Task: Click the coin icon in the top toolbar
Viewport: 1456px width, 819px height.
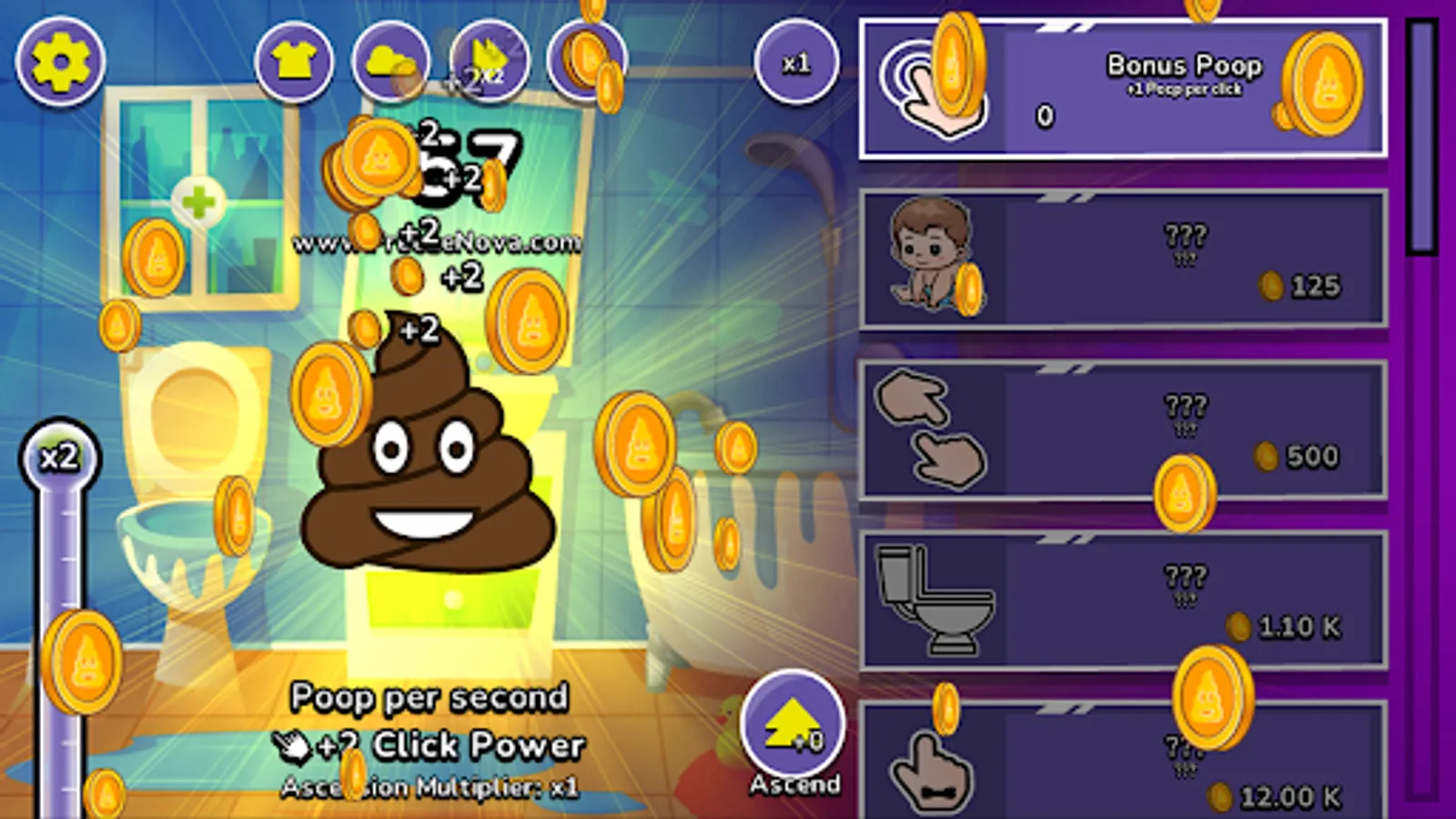Action: (587, 62)
